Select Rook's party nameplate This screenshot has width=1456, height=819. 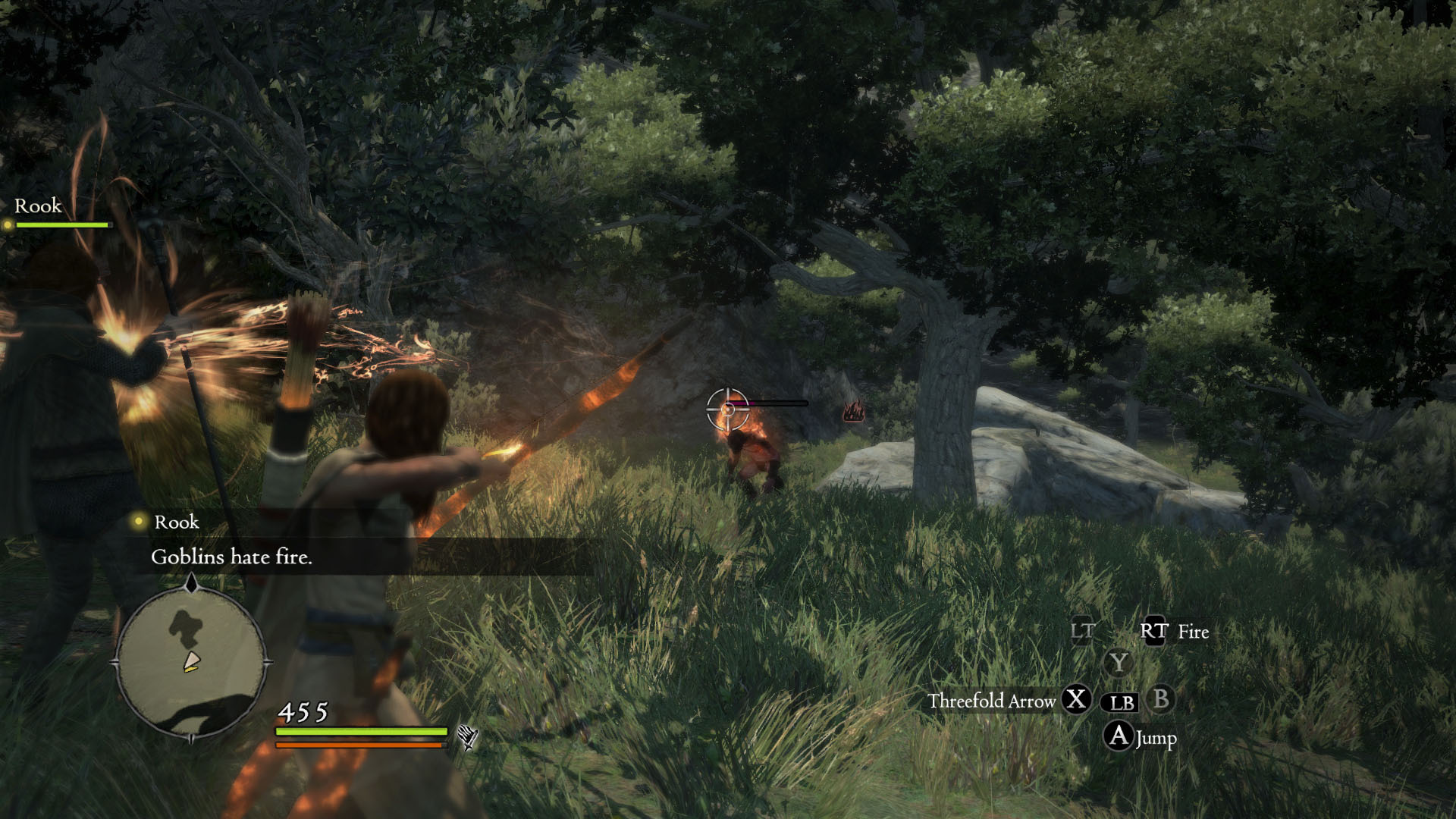coord(38,206)
